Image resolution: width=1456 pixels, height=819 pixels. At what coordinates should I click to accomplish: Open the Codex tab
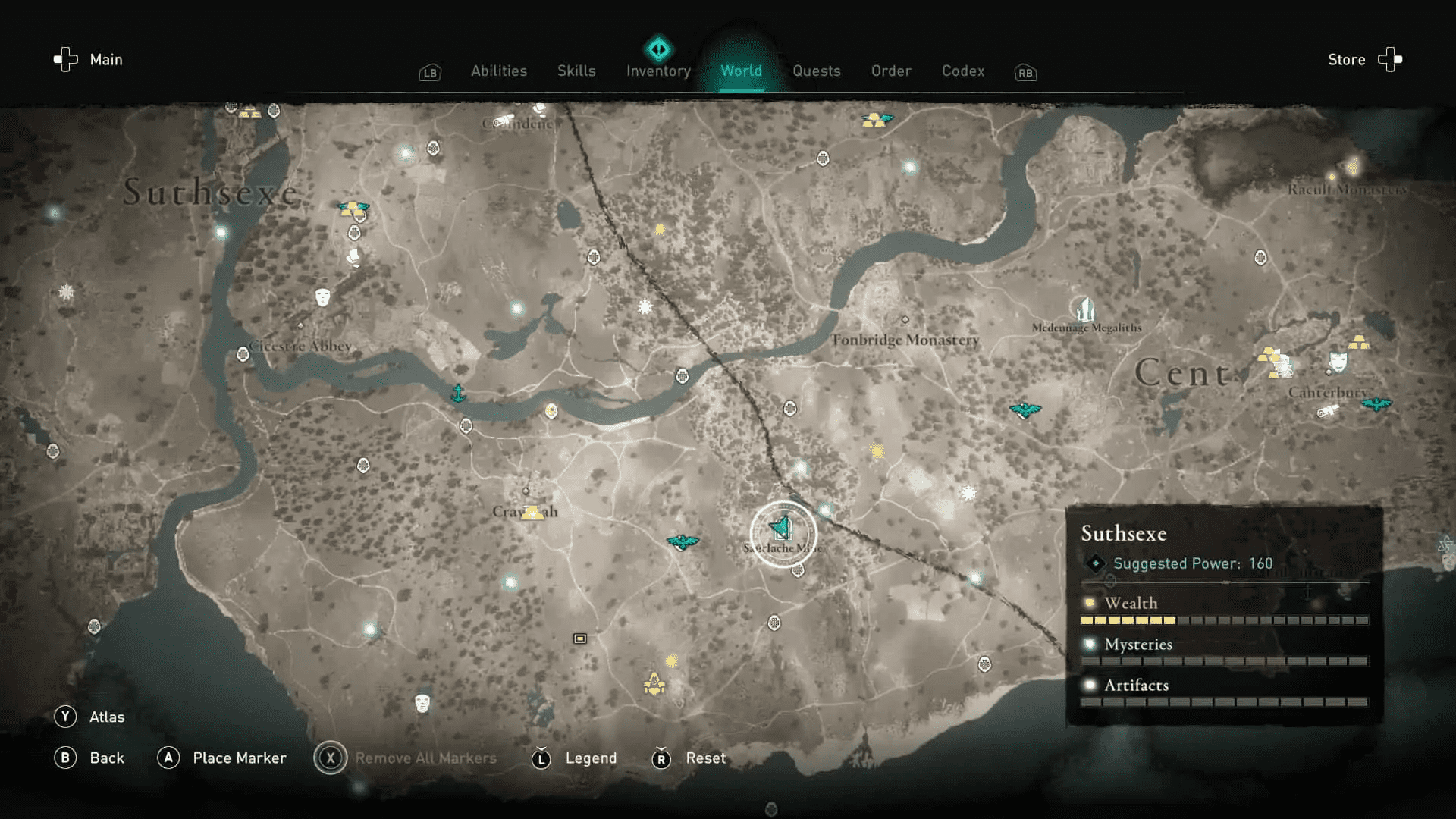coord(963,71)
